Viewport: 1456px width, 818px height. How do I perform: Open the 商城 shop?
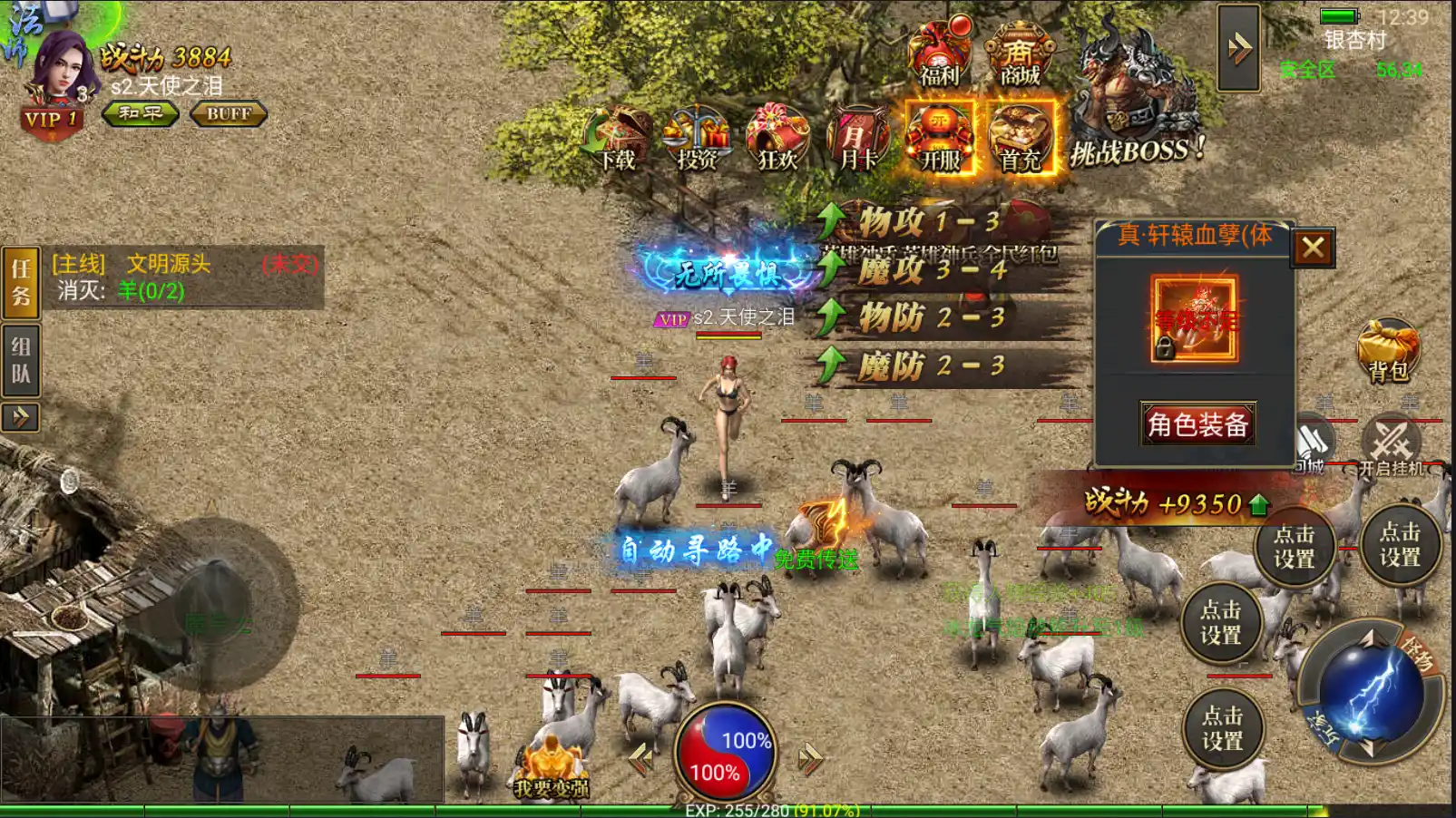[1020, 54]
